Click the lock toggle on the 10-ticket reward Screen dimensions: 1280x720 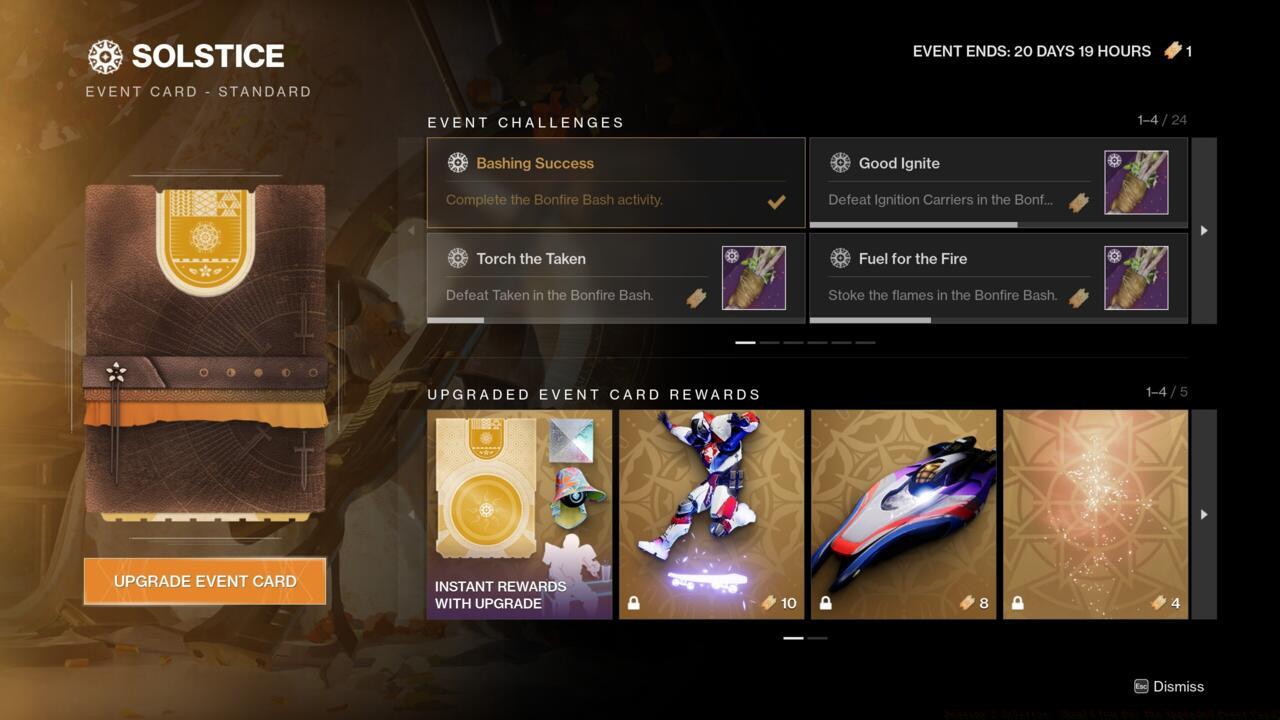(x=632, y=603)
